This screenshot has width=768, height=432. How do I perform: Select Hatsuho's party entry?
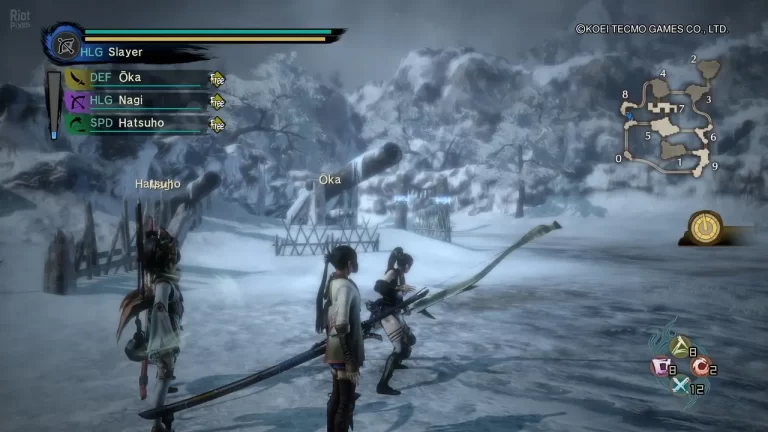click(132, 124)
